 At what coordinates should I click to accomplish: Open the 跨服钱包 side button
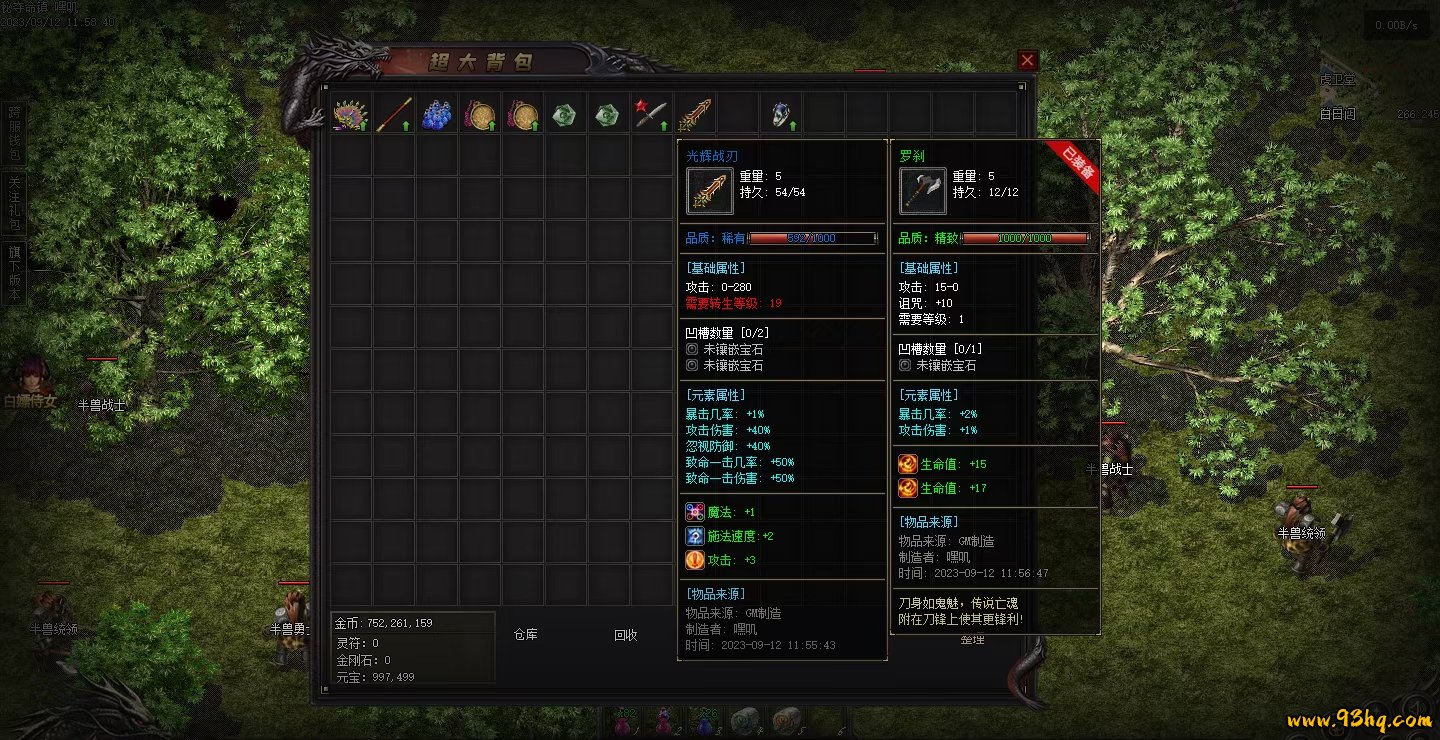14,132
